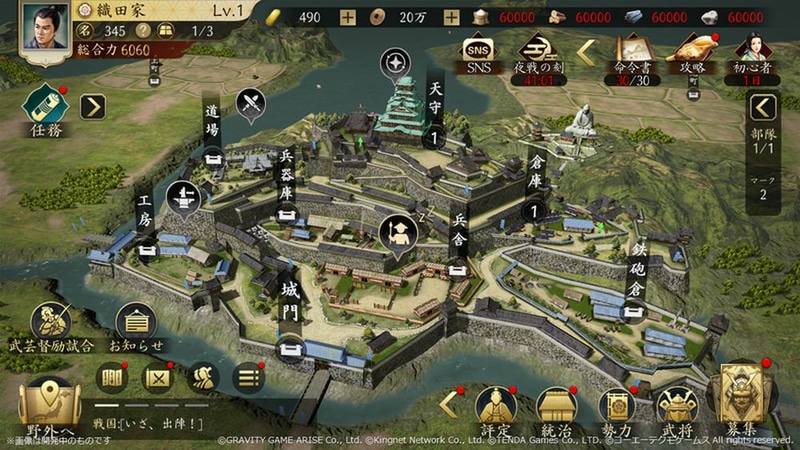Go to 野外へ field map

(x=46, y=407)
